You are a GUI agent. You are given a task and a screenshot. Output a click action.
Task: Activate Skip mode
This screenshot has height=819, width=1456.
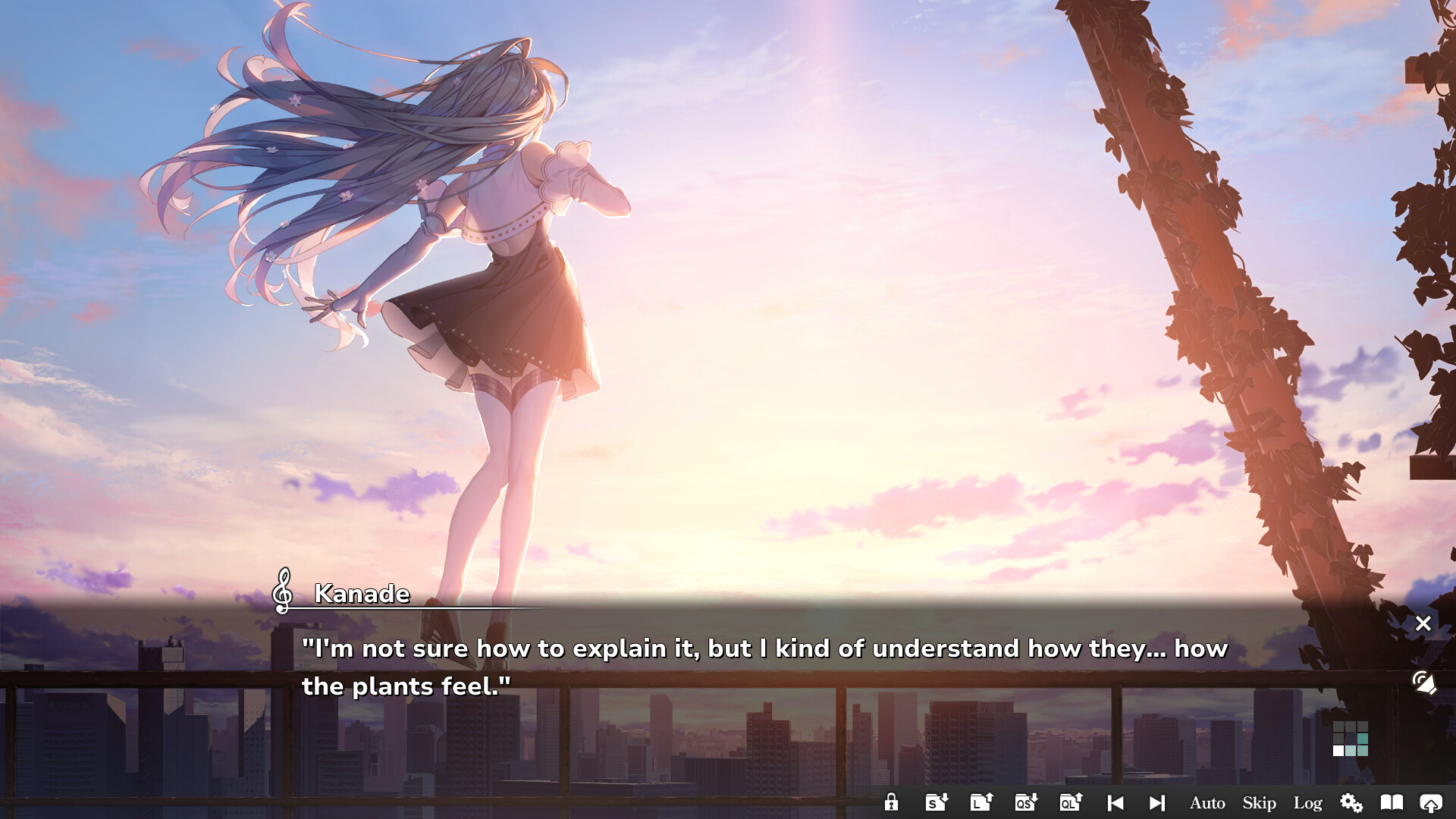click(1258, 802)
